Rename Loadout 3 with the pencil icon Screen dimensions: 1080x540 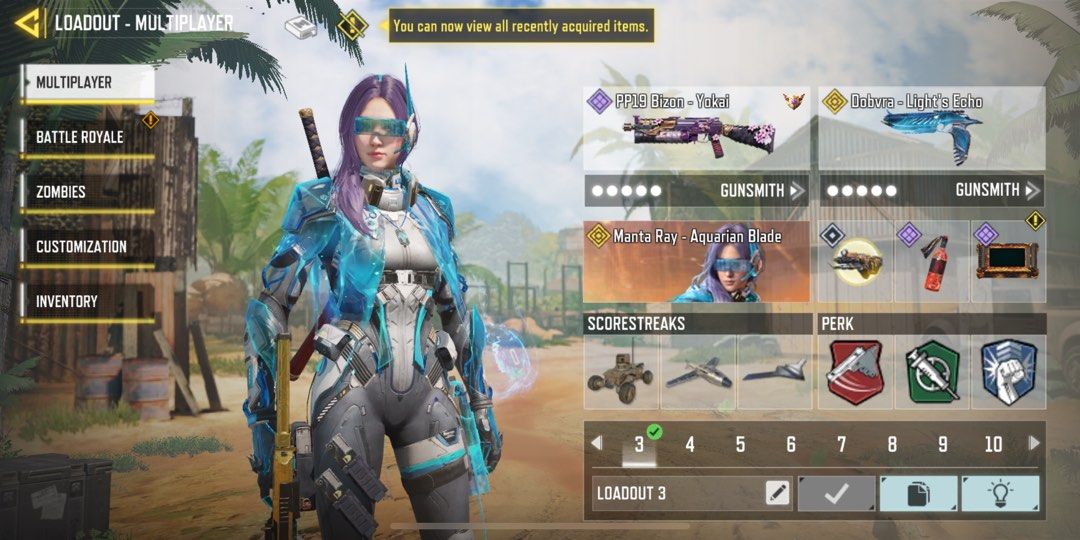777,493
